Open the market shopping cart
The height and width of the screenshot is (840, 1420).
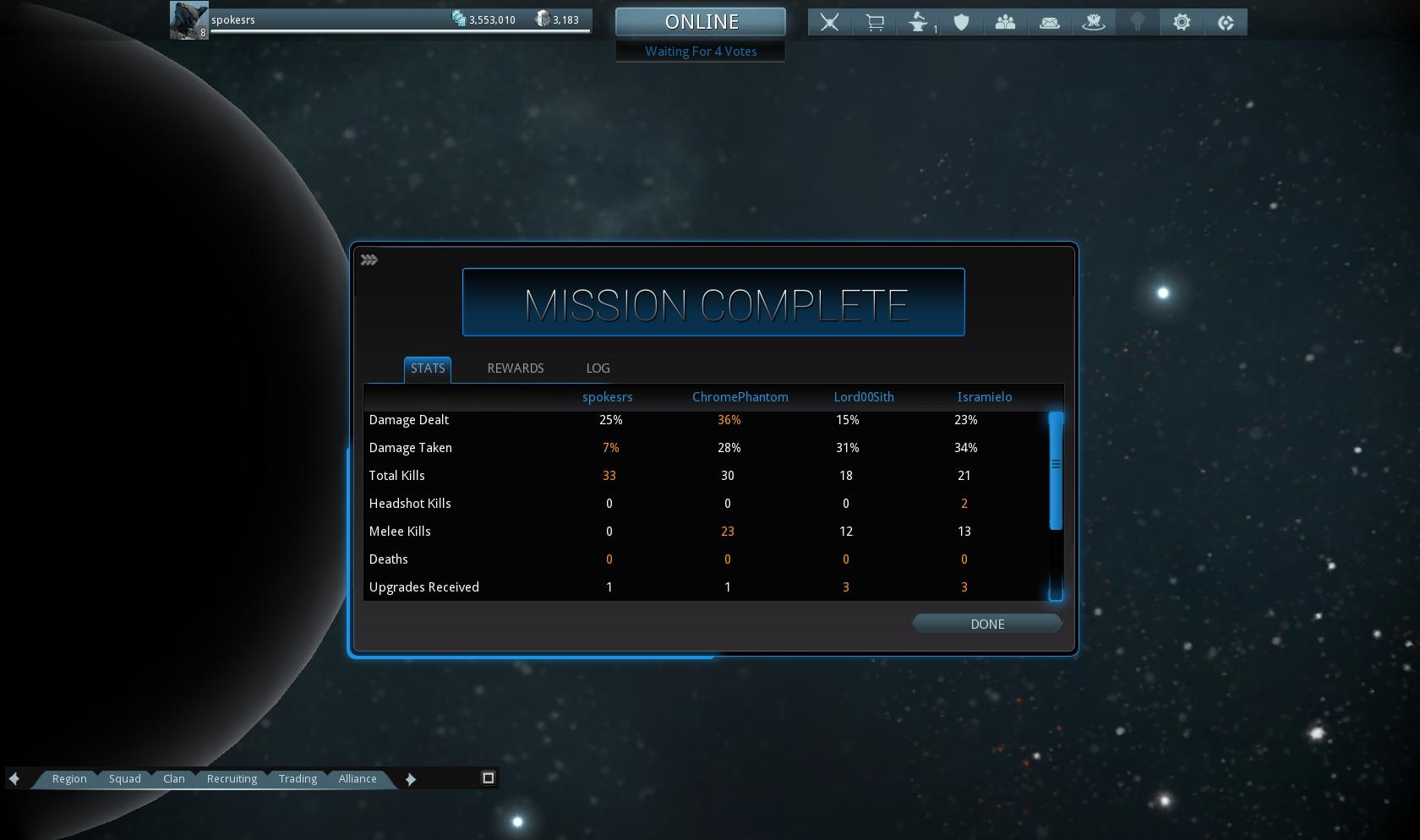click(875, 23)
